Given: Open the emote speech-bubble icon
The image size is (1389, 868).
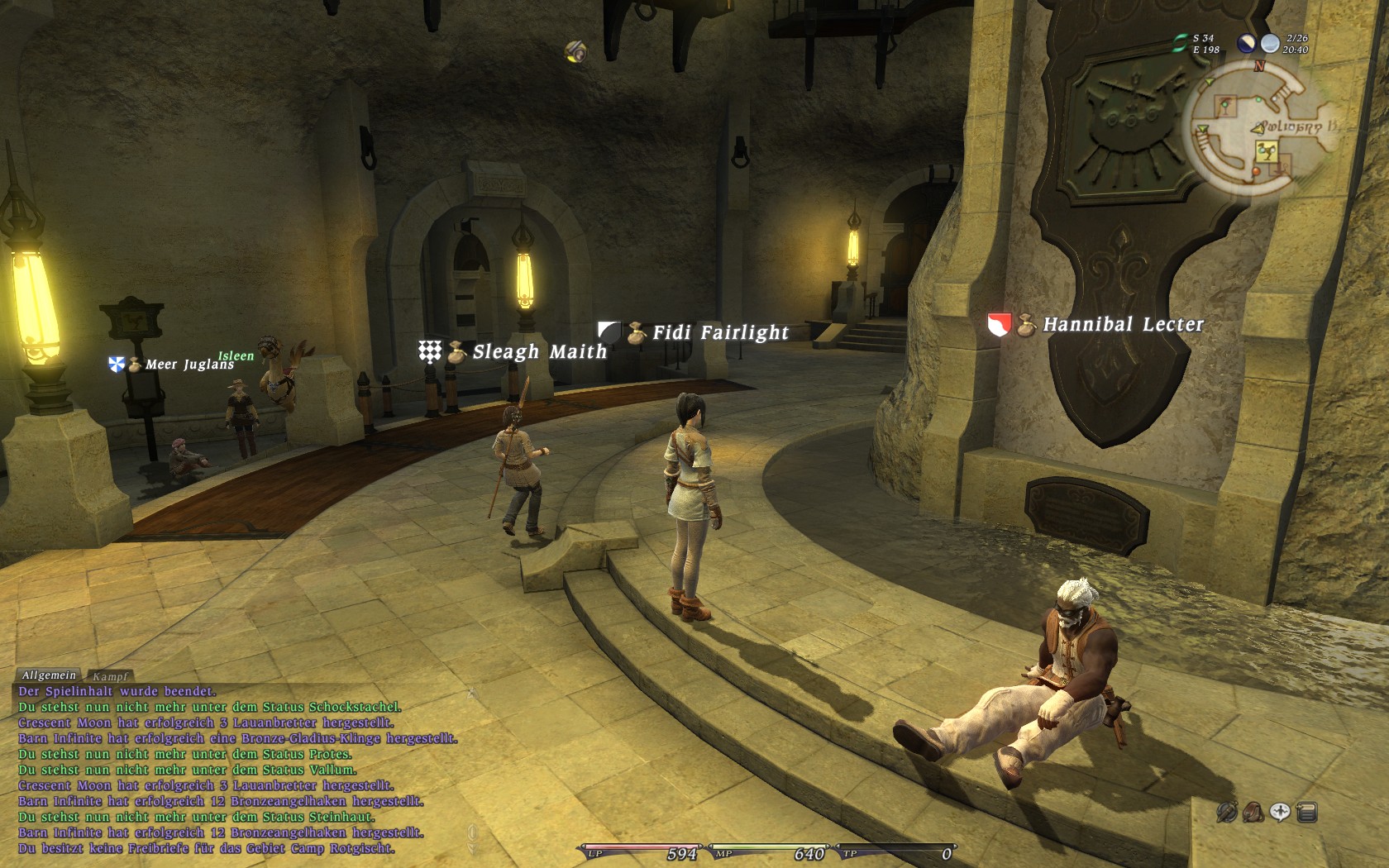Looking at the screenshot, I should click(x=1280, y=813).
